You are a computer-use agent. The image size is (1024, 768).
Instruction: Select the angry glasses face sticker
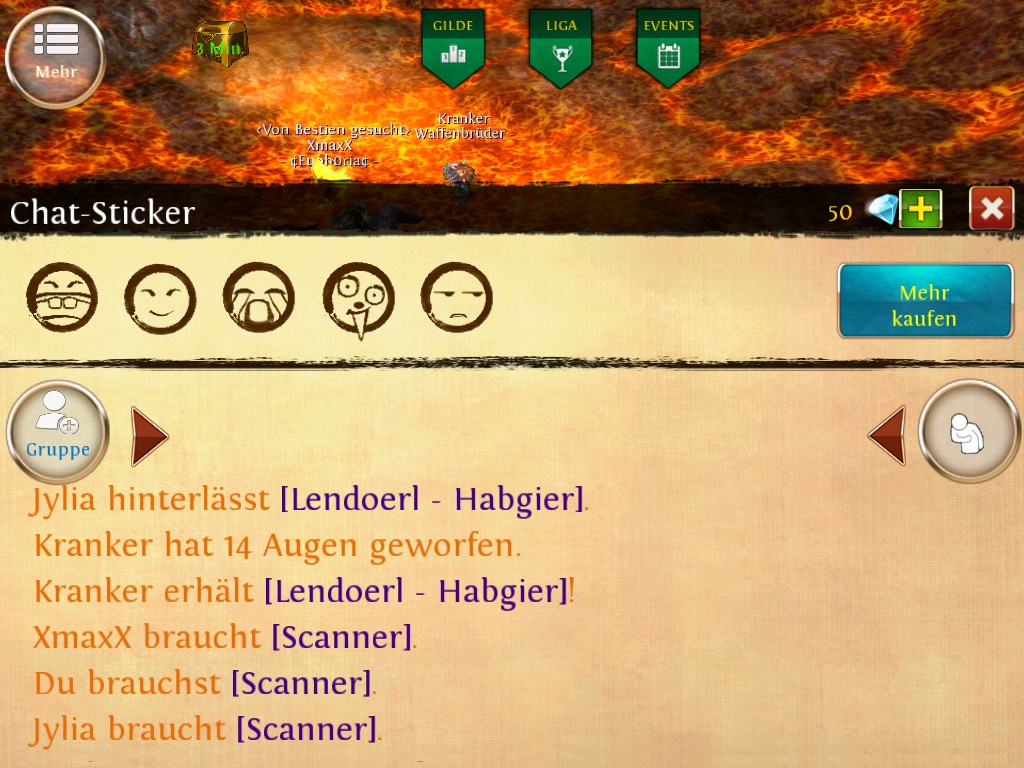pos(61,298)
